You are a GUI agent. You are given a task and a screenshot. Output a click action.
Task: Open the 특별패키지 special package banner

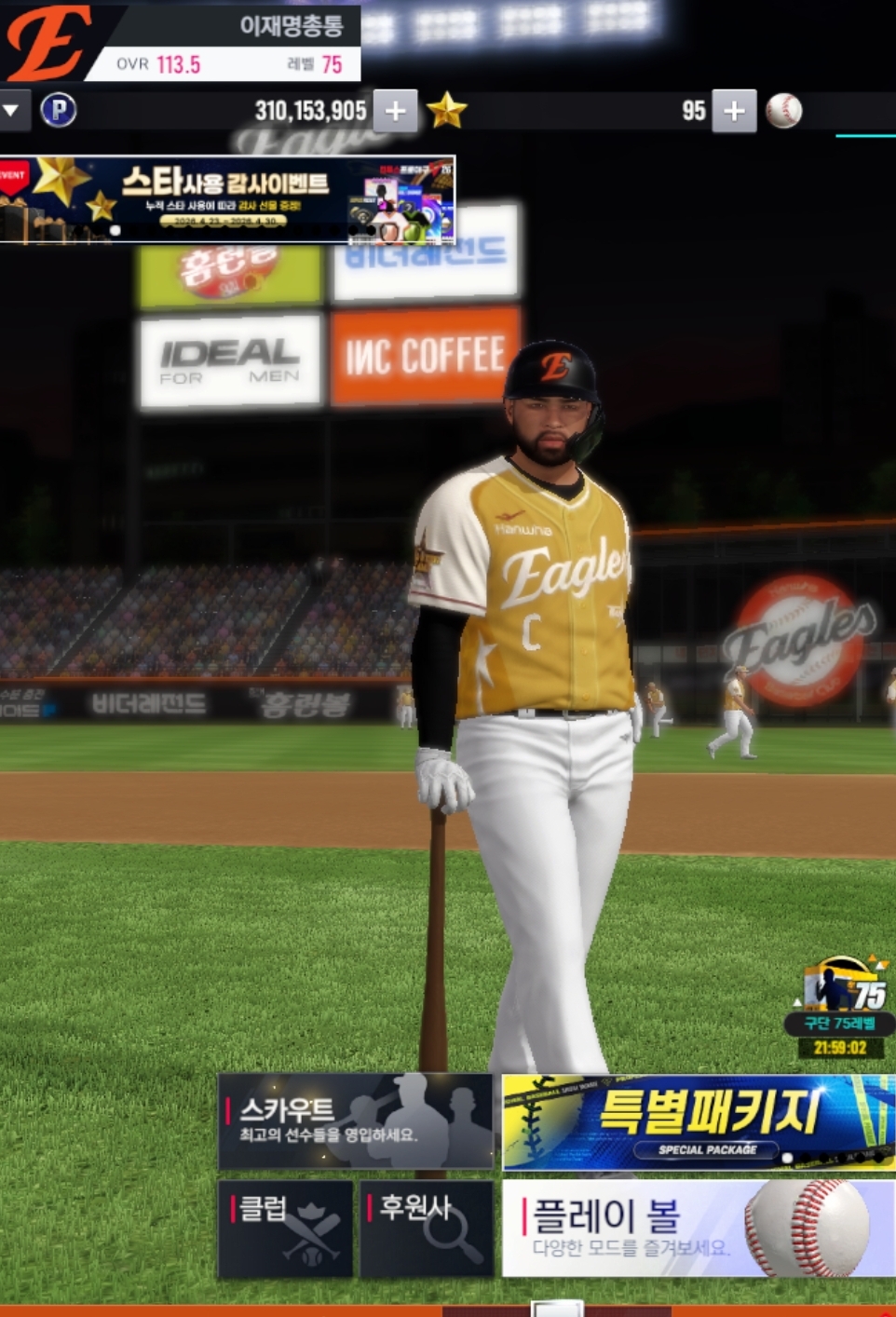[698, 1122]
